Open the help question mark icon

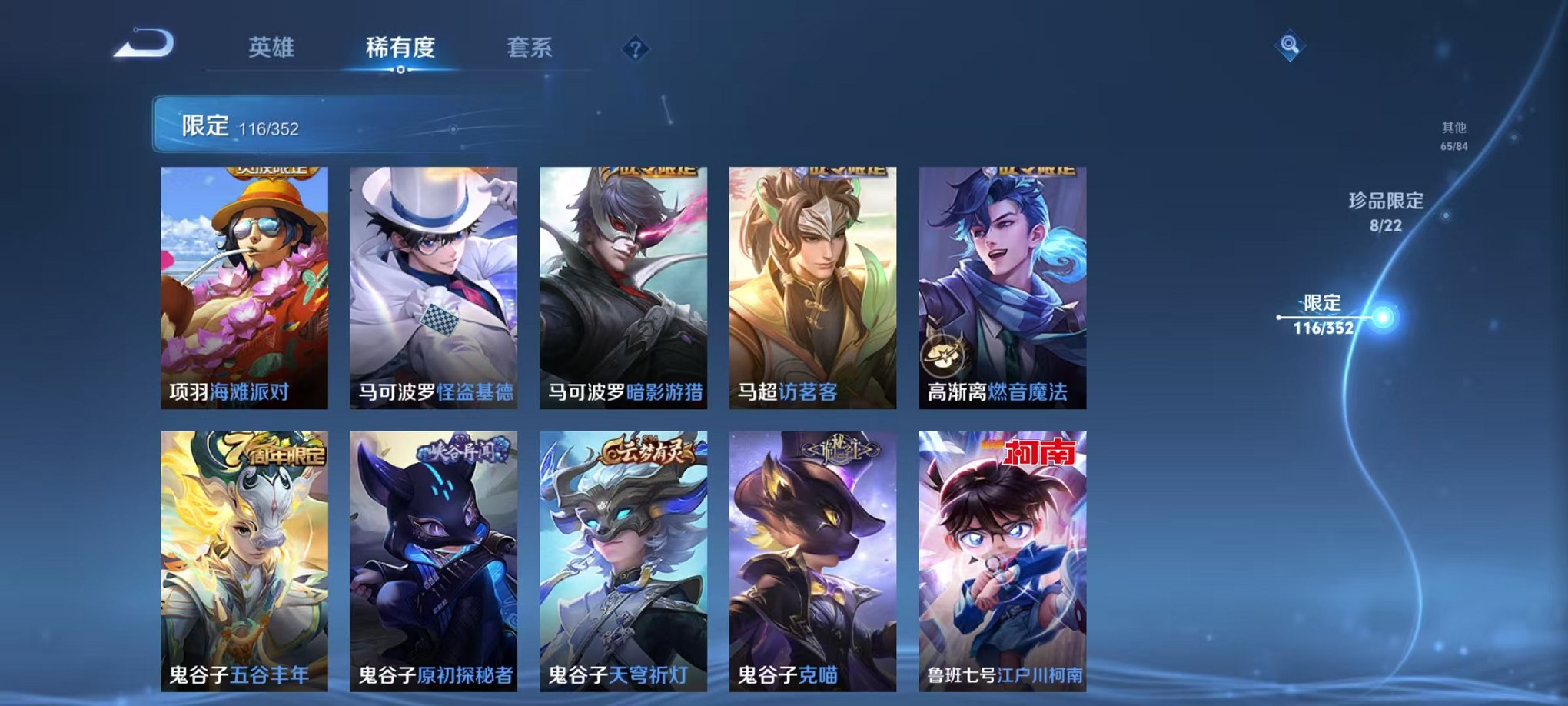[634, 49]
